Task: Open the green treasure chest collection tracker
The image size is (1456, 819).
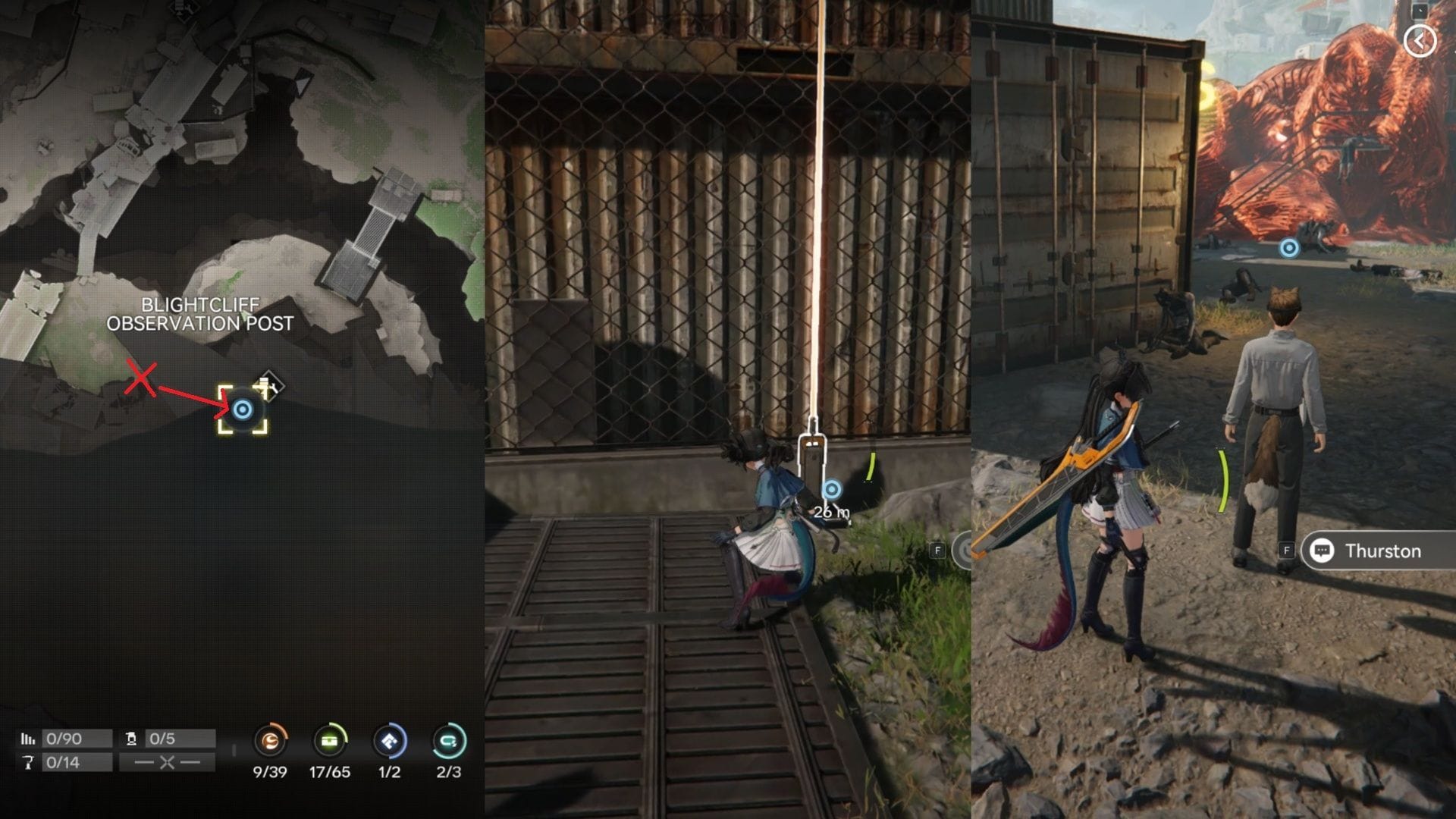Action: 329,741
